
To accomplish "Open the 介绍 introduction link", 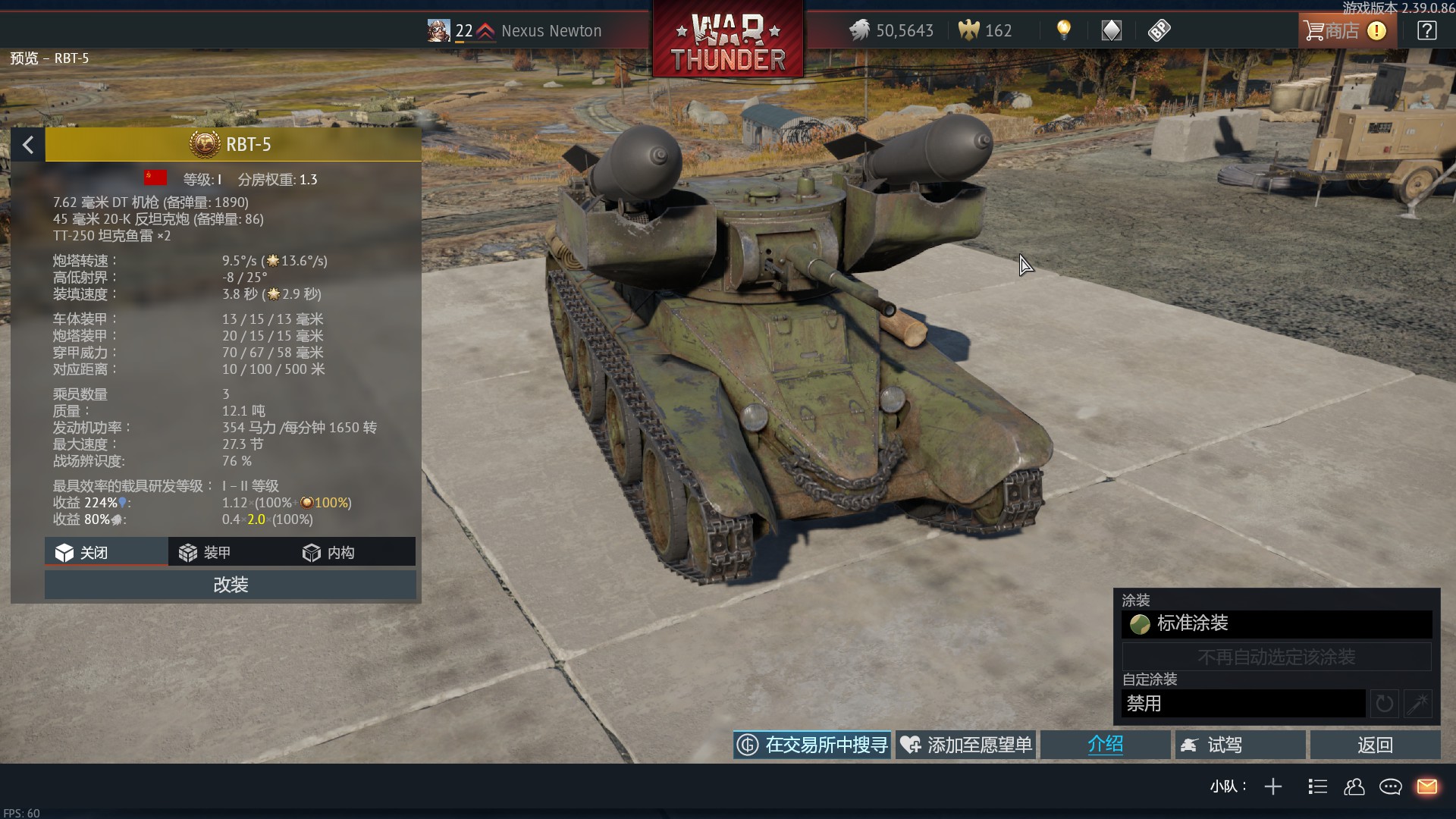I will point(1105,745).
